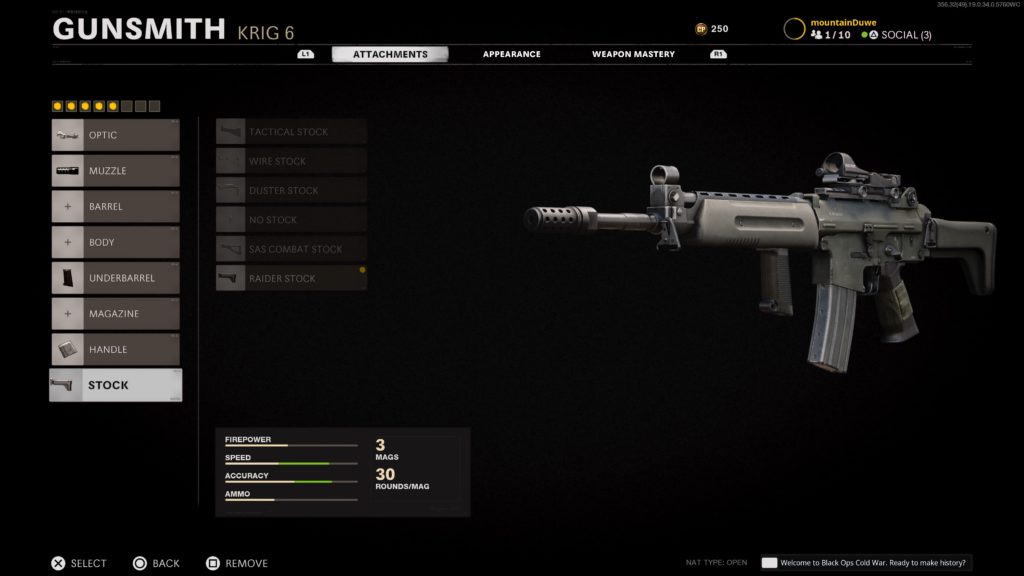Open the Social panel
This screenshot has height=576, width=1024.
click(897, 35)
